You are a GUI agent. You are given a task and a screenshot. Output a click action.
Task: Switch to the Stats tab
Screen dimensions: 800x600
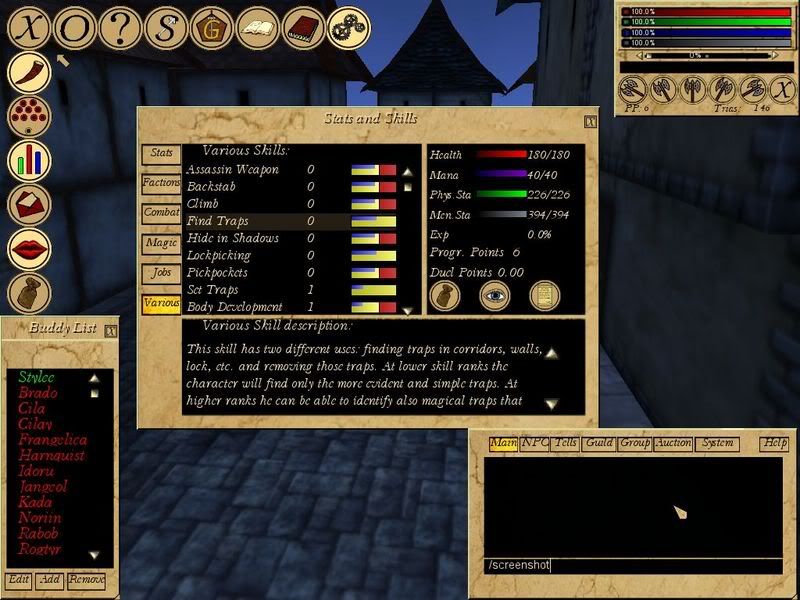click(x=161, y=154)
